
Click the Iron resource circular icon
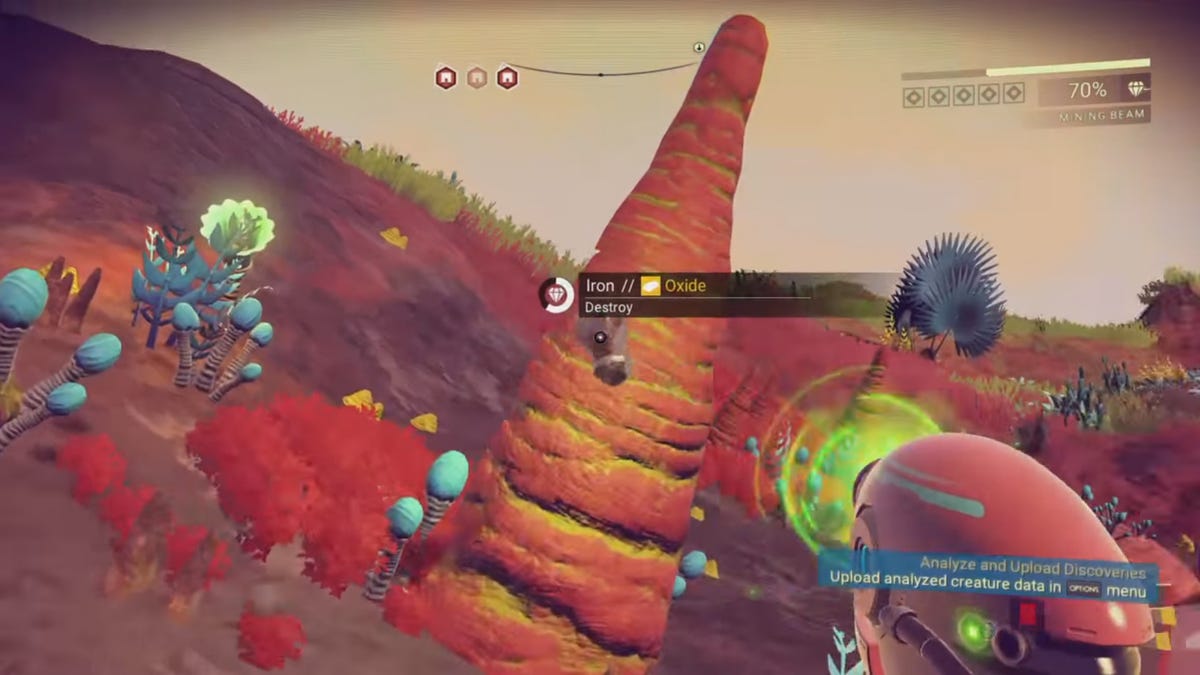(556, 294)
